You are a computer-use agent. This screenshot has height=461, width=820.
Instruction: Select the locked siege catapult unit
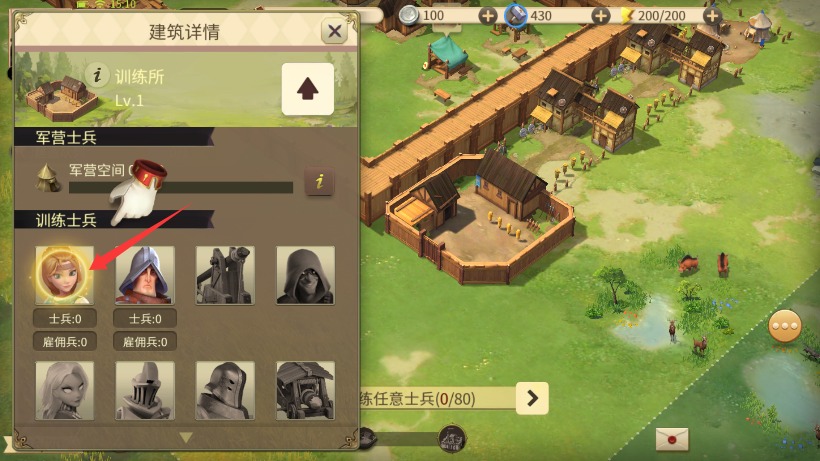coord(225,275)
